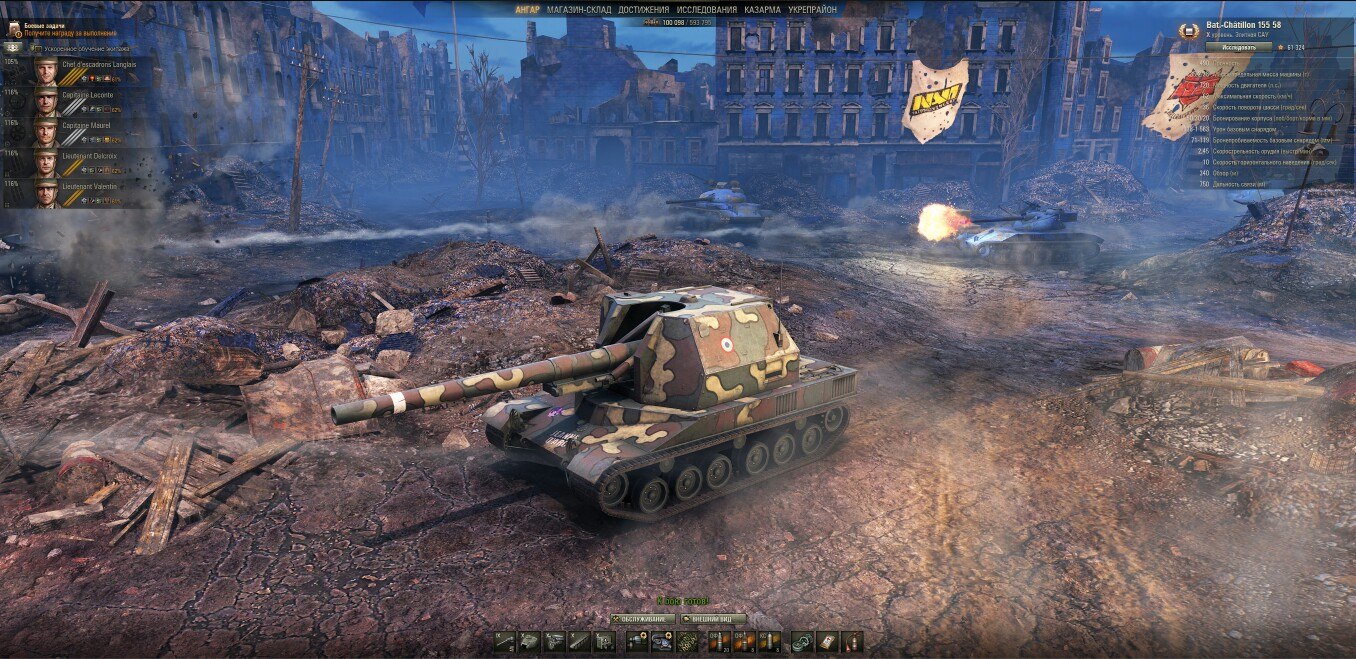Open the Казарма tab
Screen dimensions: 1356x659
pos(762,9)
